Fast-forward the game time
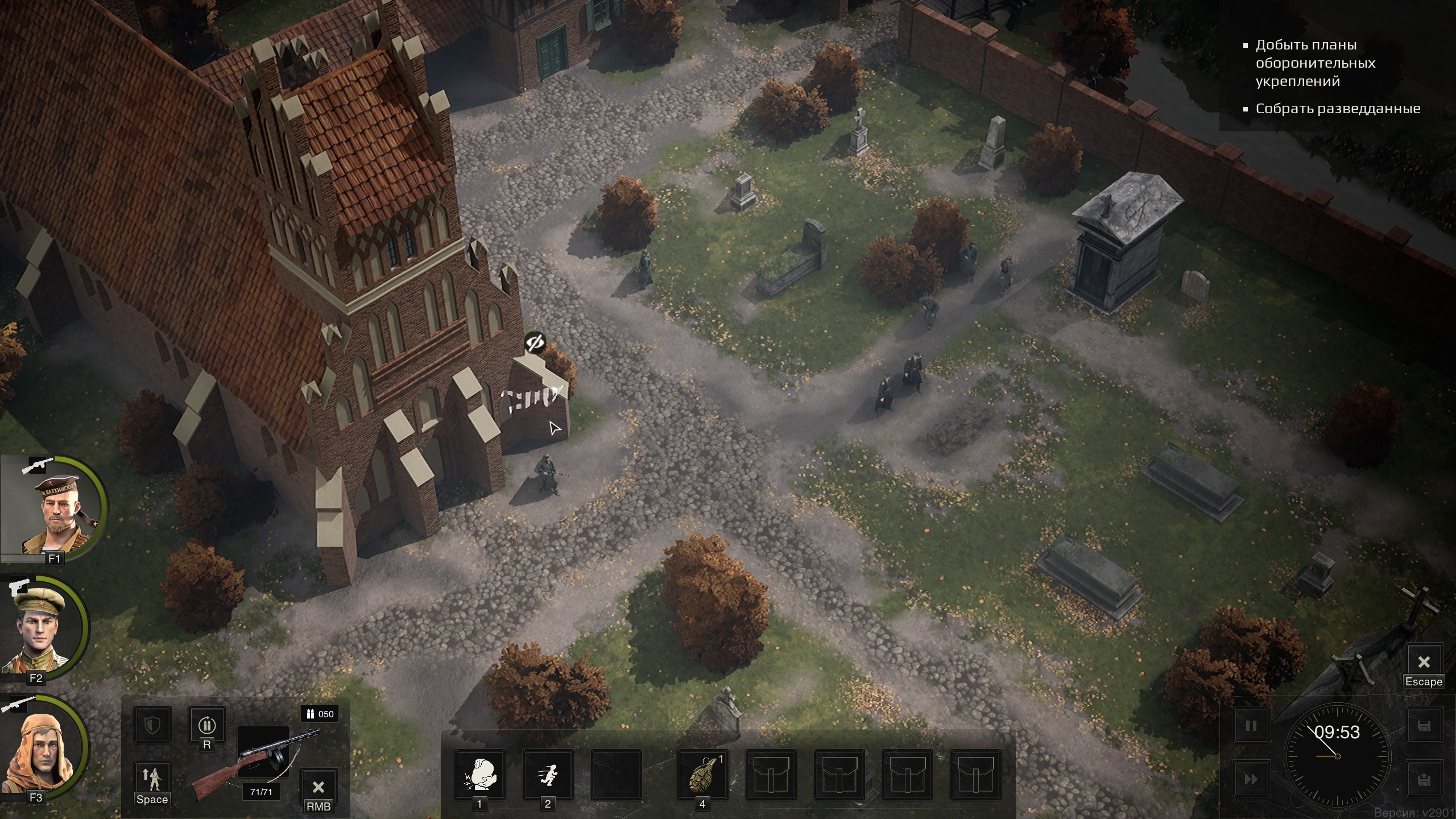The height and width of the screenshot is (819, 1456). click(1251, 779)
